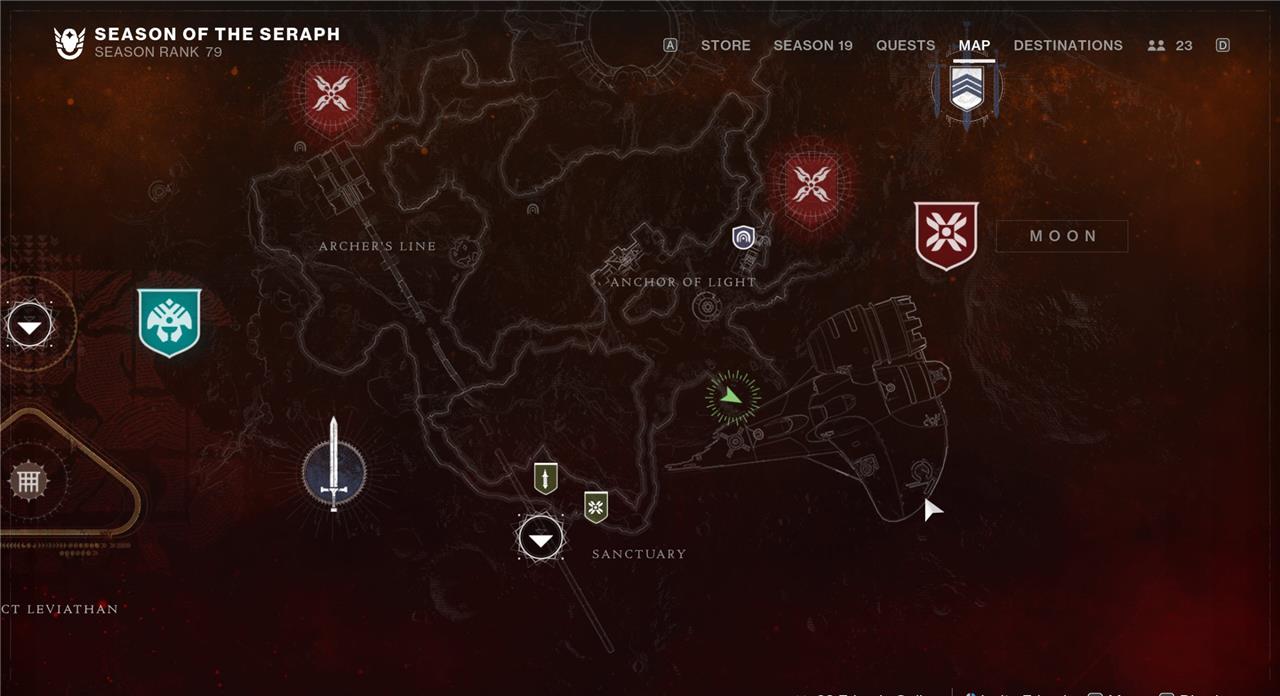Click the white emblem marker near Anchor of Light
1280x696 pixels.
[742, 237]
